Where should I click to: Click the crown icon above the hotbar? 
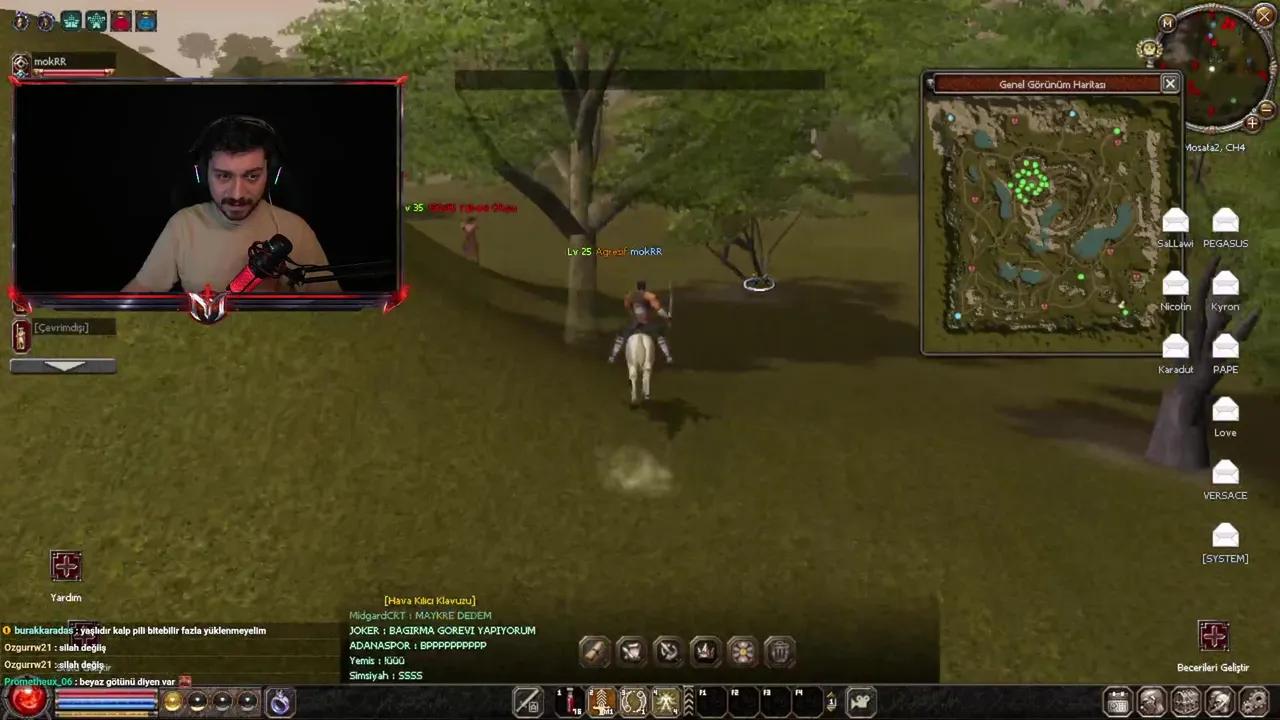704,651
